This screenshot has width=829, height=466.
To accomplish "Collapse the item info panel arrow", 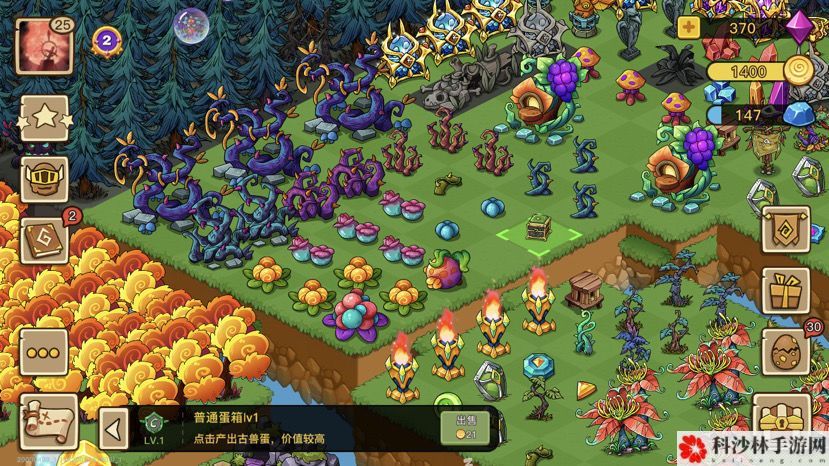I will pos(115,430).
